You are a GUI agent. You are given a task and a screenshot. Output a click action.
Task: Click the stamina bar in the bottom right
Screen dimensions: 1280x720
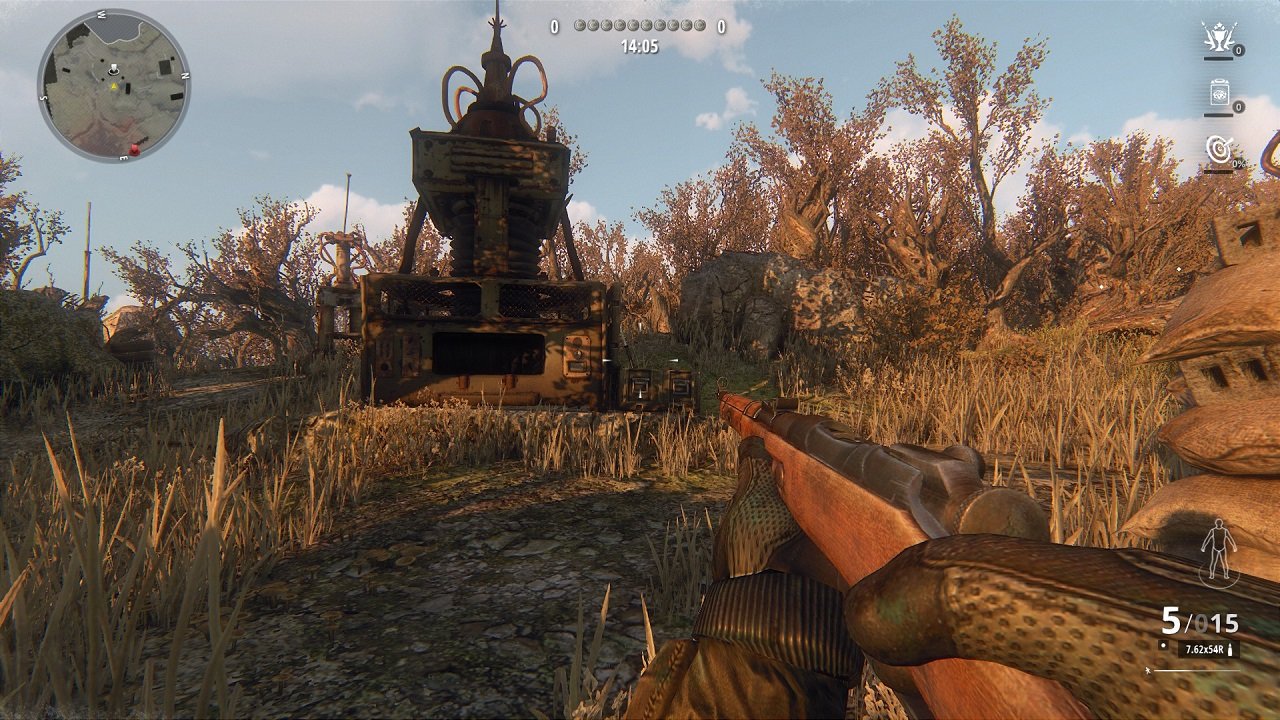pos(1195,672)
